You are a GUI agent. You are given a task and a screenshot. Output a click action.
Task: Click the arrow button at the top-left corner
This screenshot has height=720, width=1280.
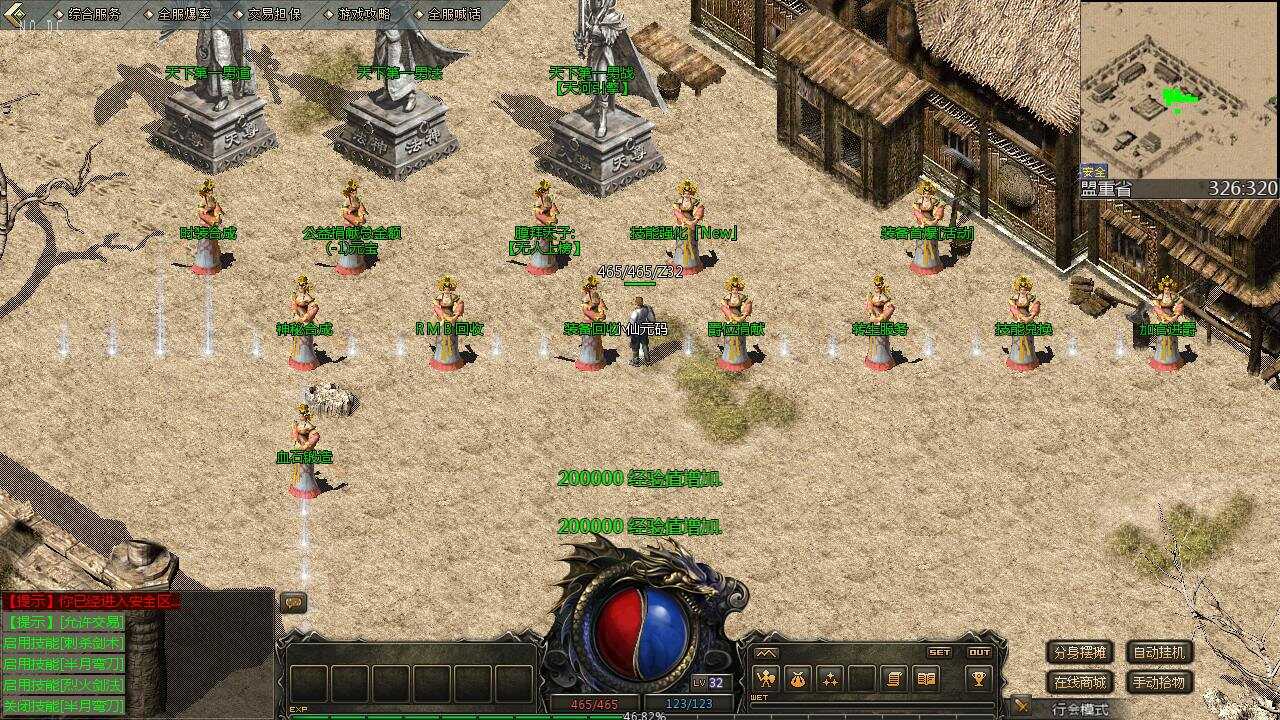coord(16,14)
